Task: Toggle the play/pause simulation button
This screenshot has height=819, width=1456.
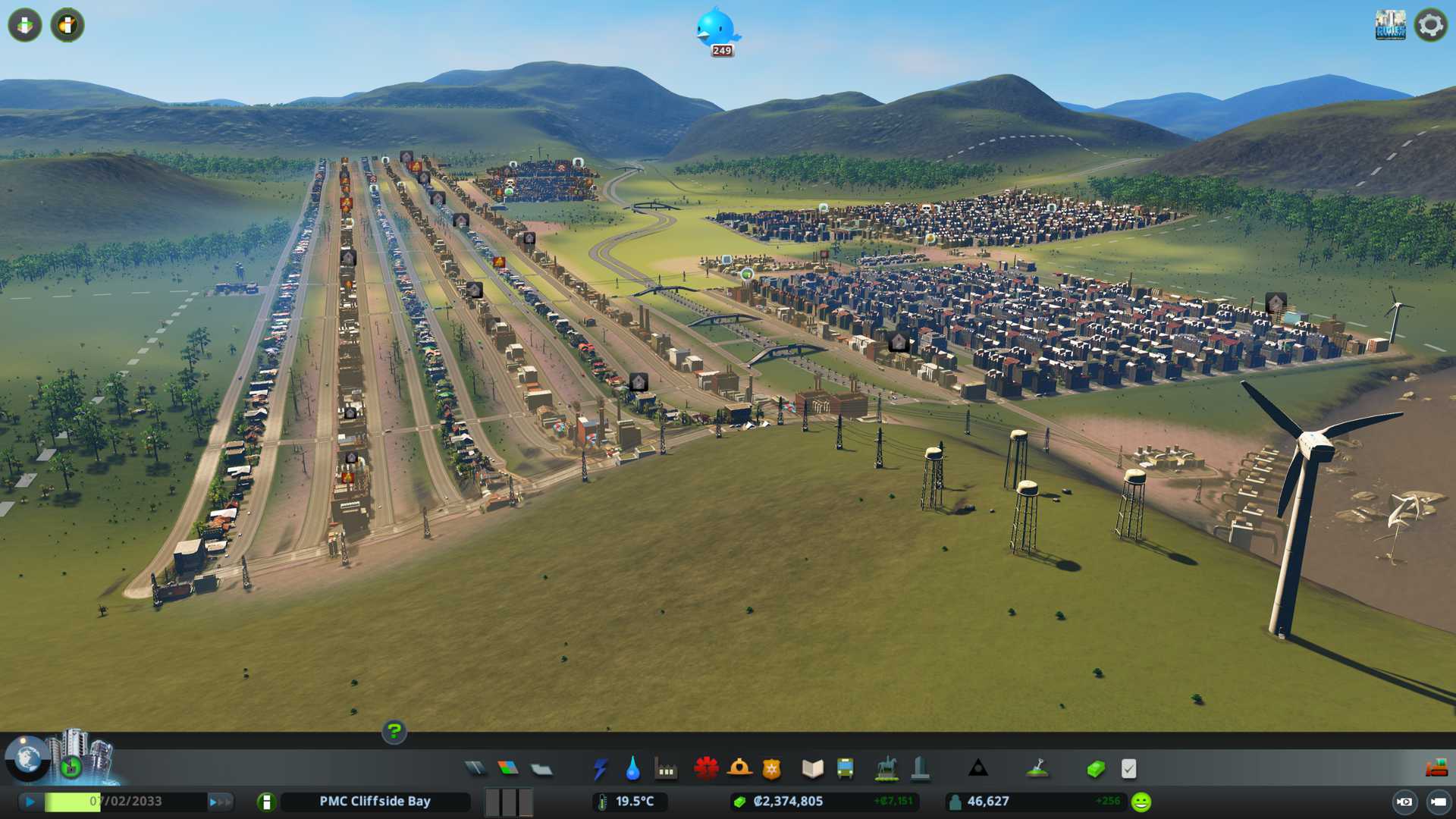Action: coord(30,802)
